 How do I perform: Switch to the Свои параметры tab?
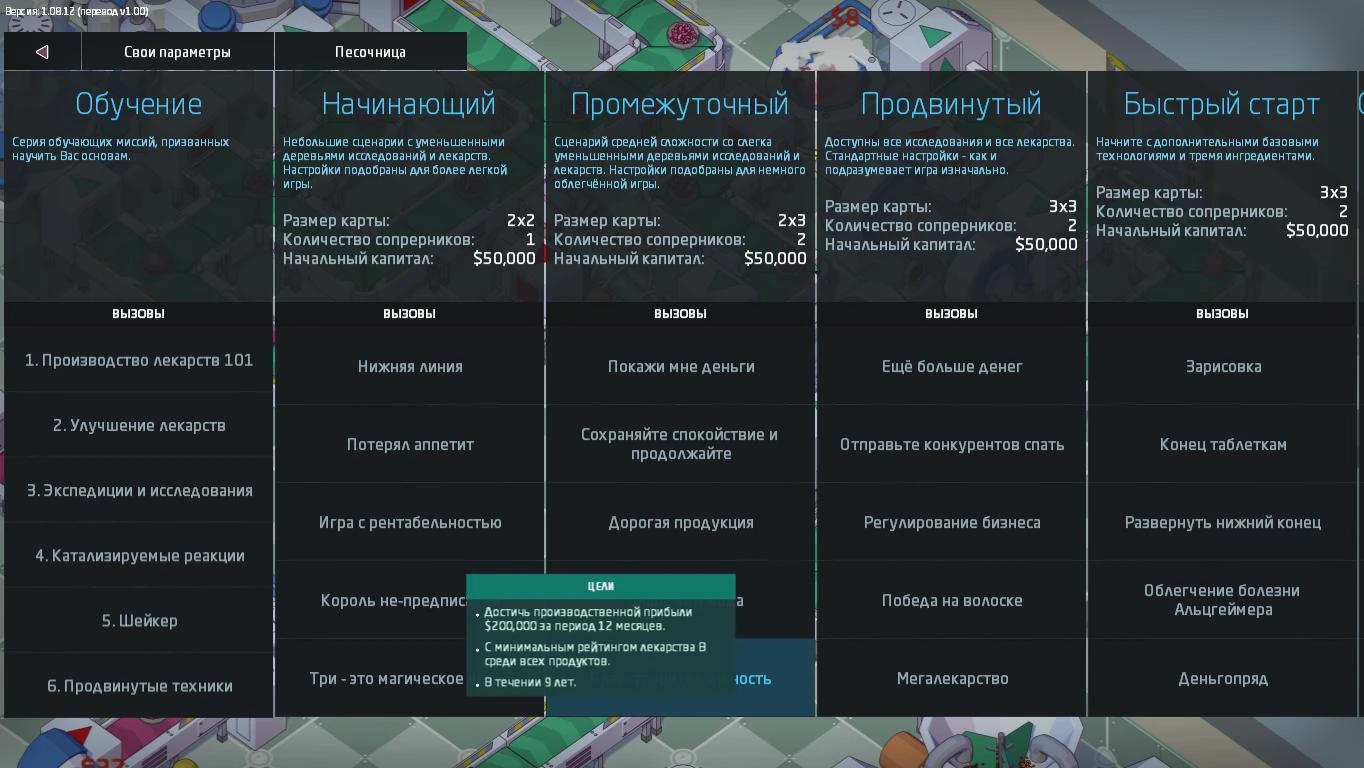(x=177, y=51)
